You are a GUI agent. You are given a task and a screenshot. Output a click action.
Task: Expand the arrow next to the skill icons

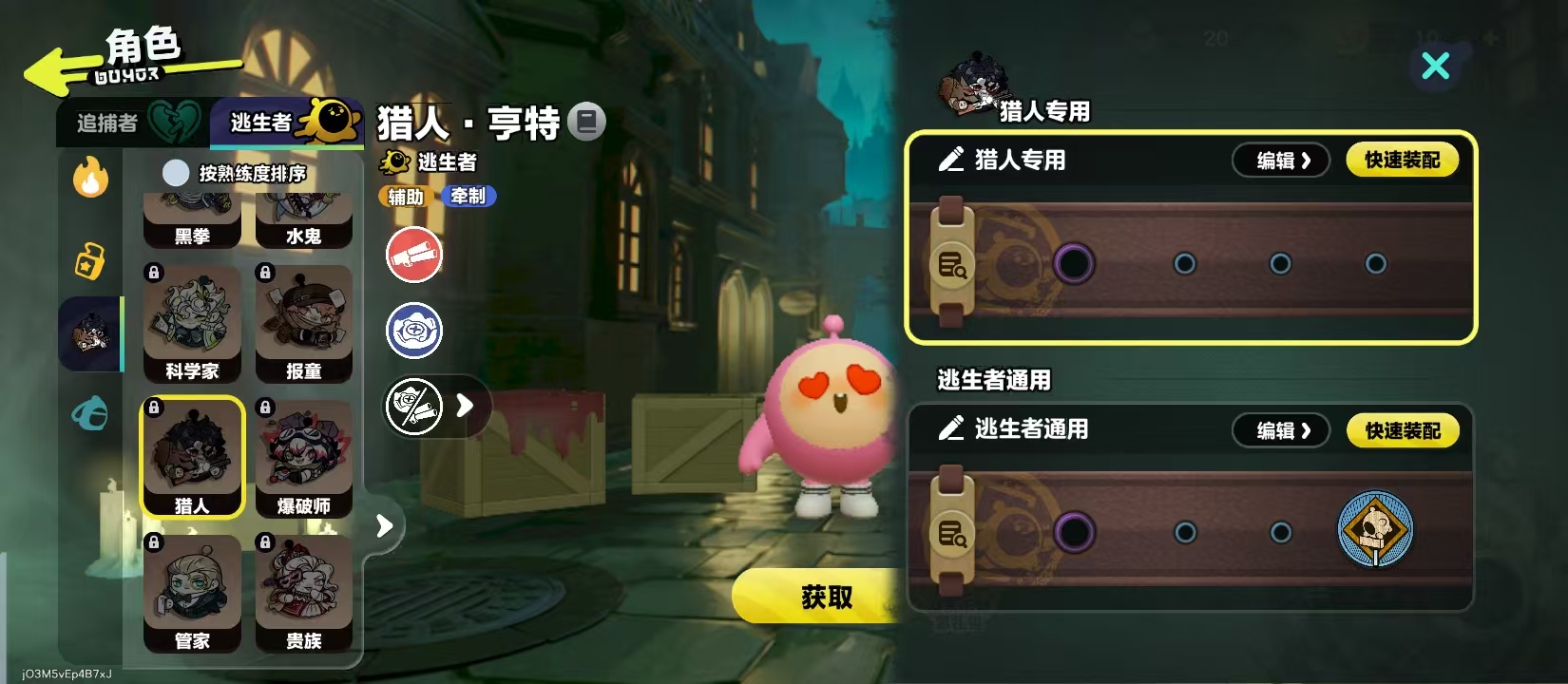click(x=465, y=406)
